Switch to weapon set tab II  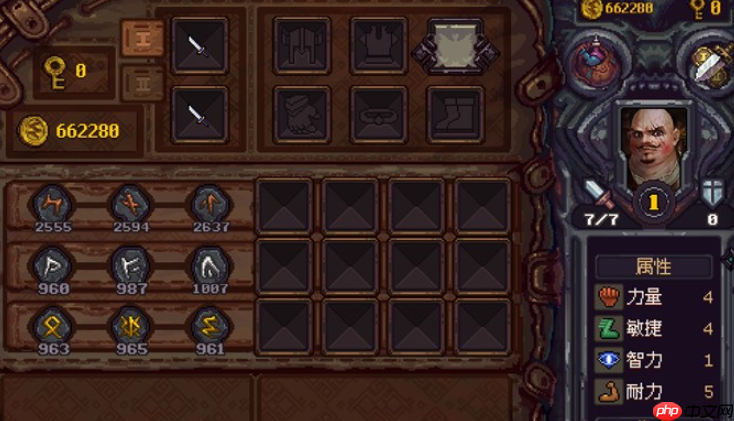click(x=142, y=83)
